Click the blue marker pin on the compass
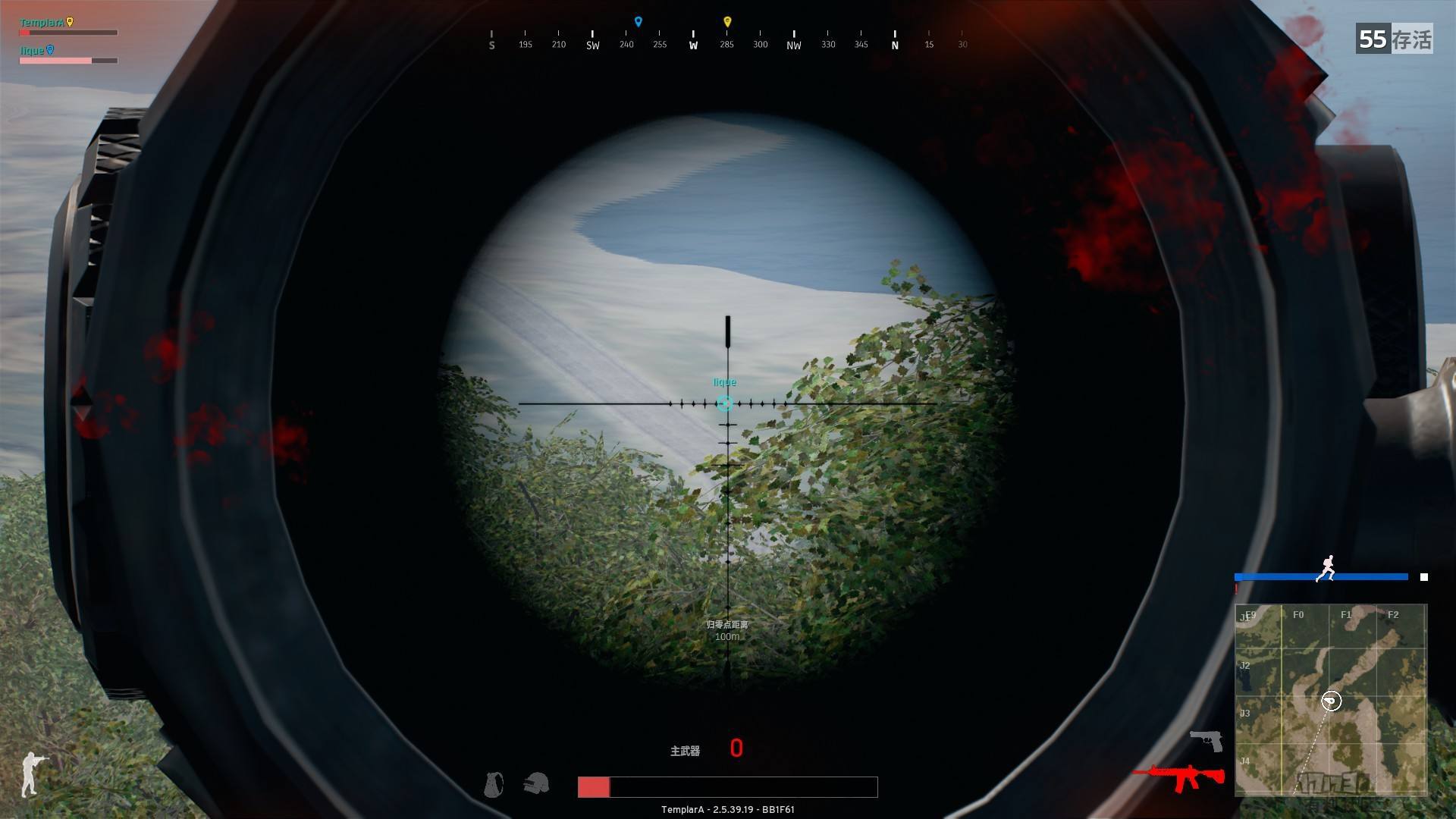1456x819 pixels. [x=637, y=20]
